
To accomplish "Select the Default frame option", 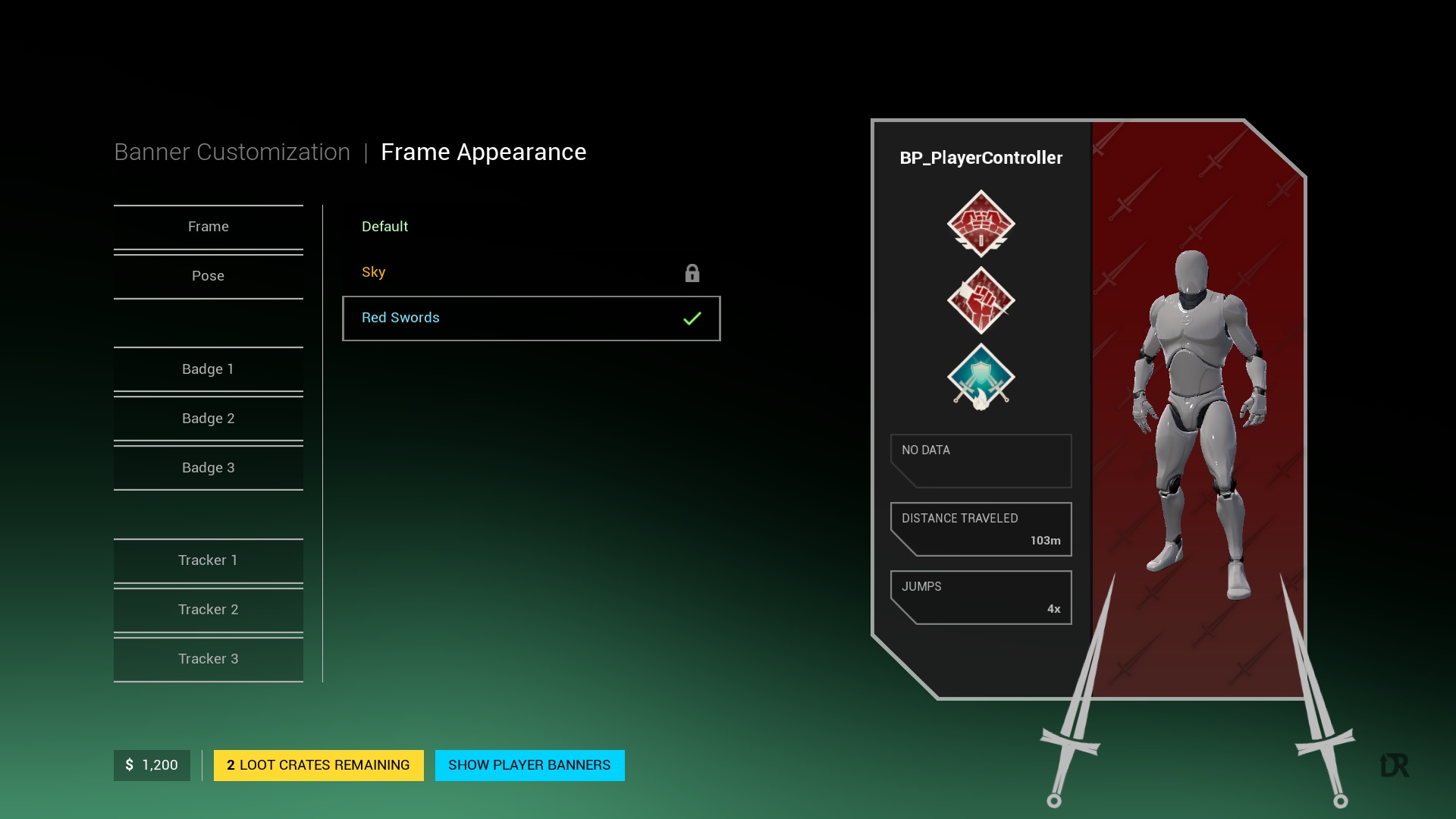I will (384, 226).
